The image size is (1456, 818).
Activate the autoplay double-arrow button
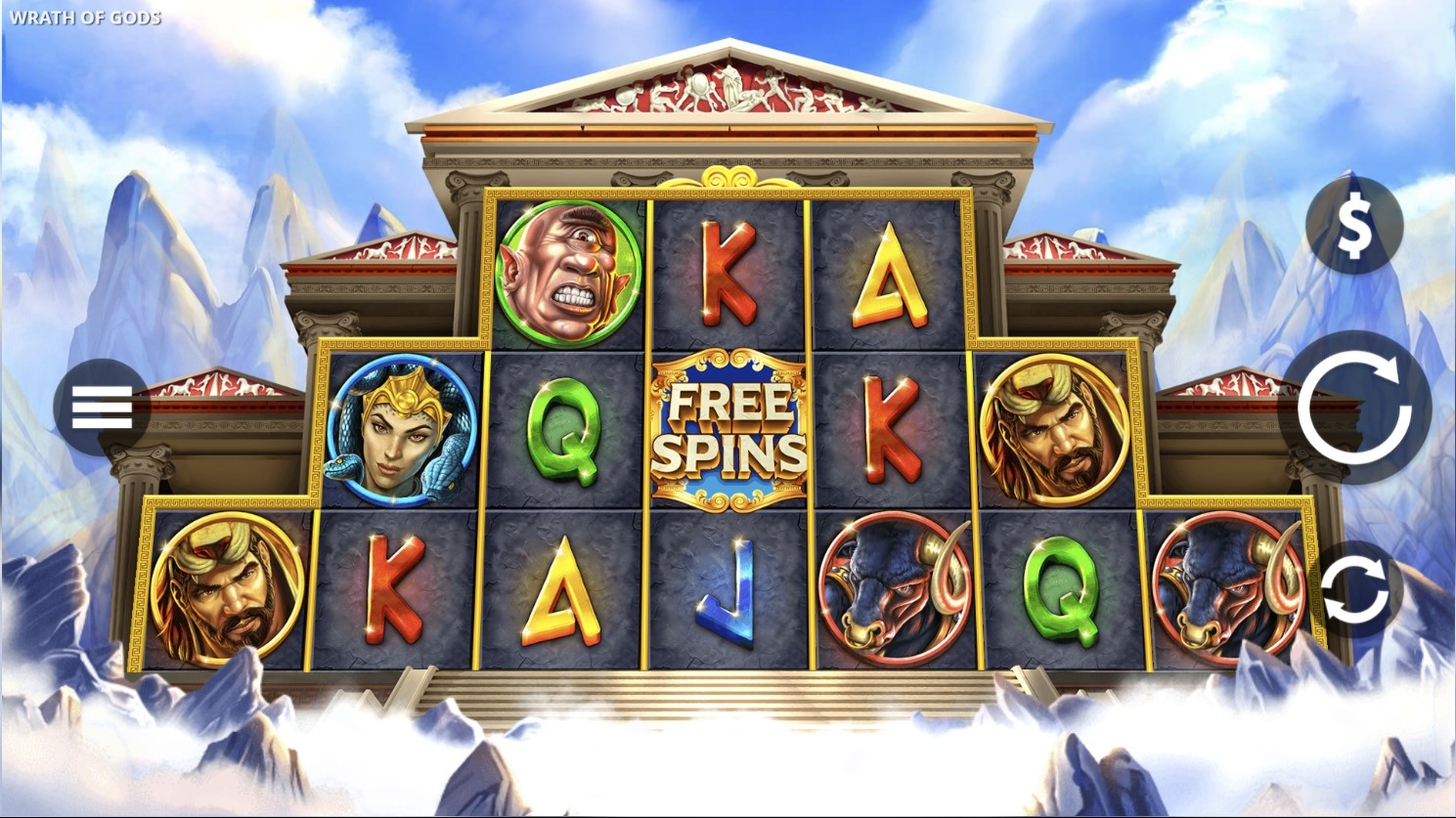coord(1354,590)
